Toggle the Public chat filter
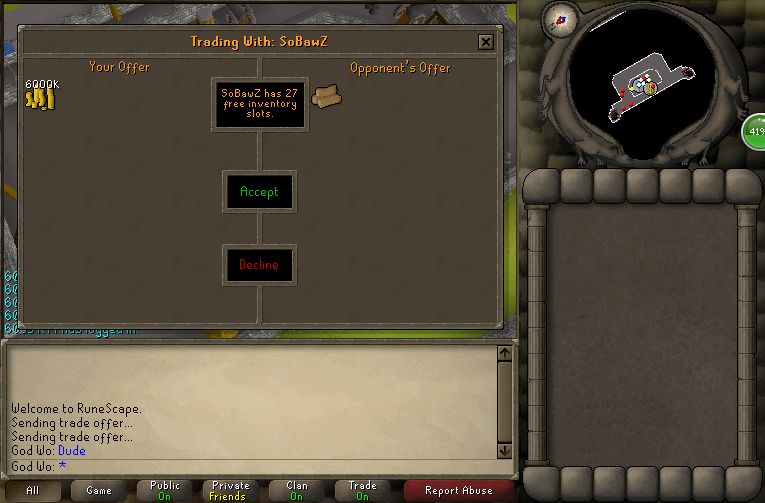This screenshot has width=765, height=503. coord(165,490)
